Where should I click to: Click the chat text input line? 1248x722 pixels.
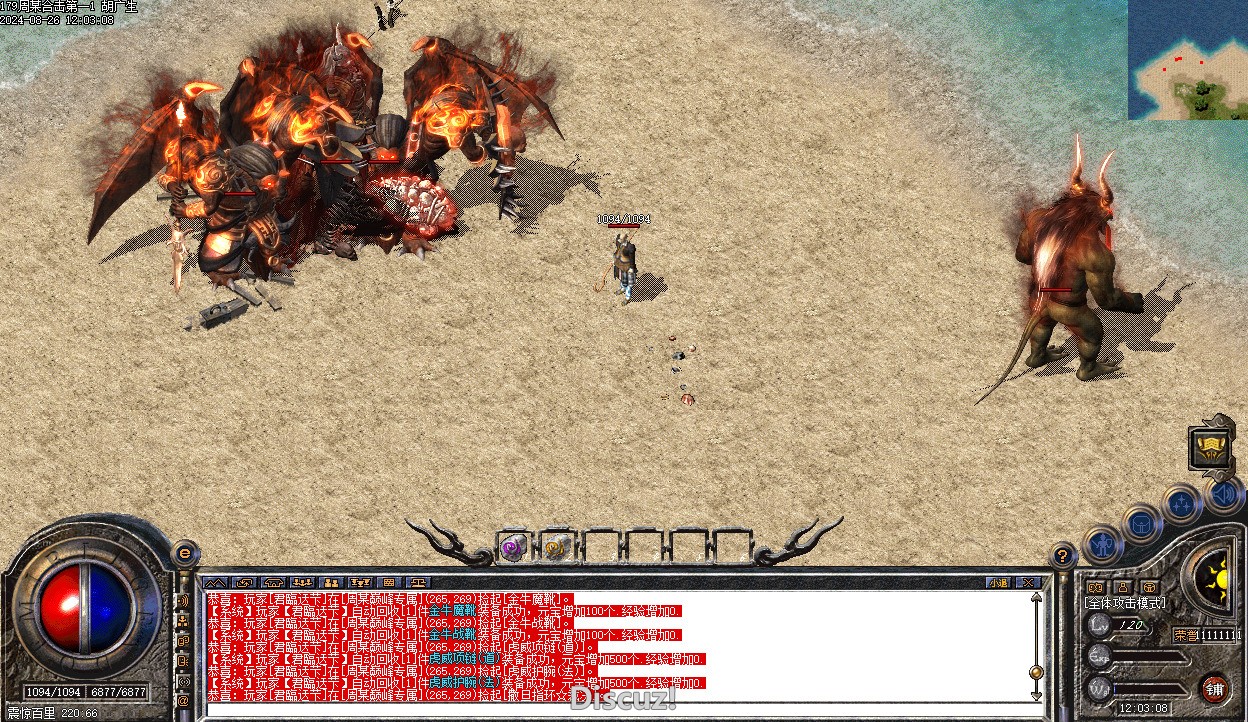click(x=600, y=712)
